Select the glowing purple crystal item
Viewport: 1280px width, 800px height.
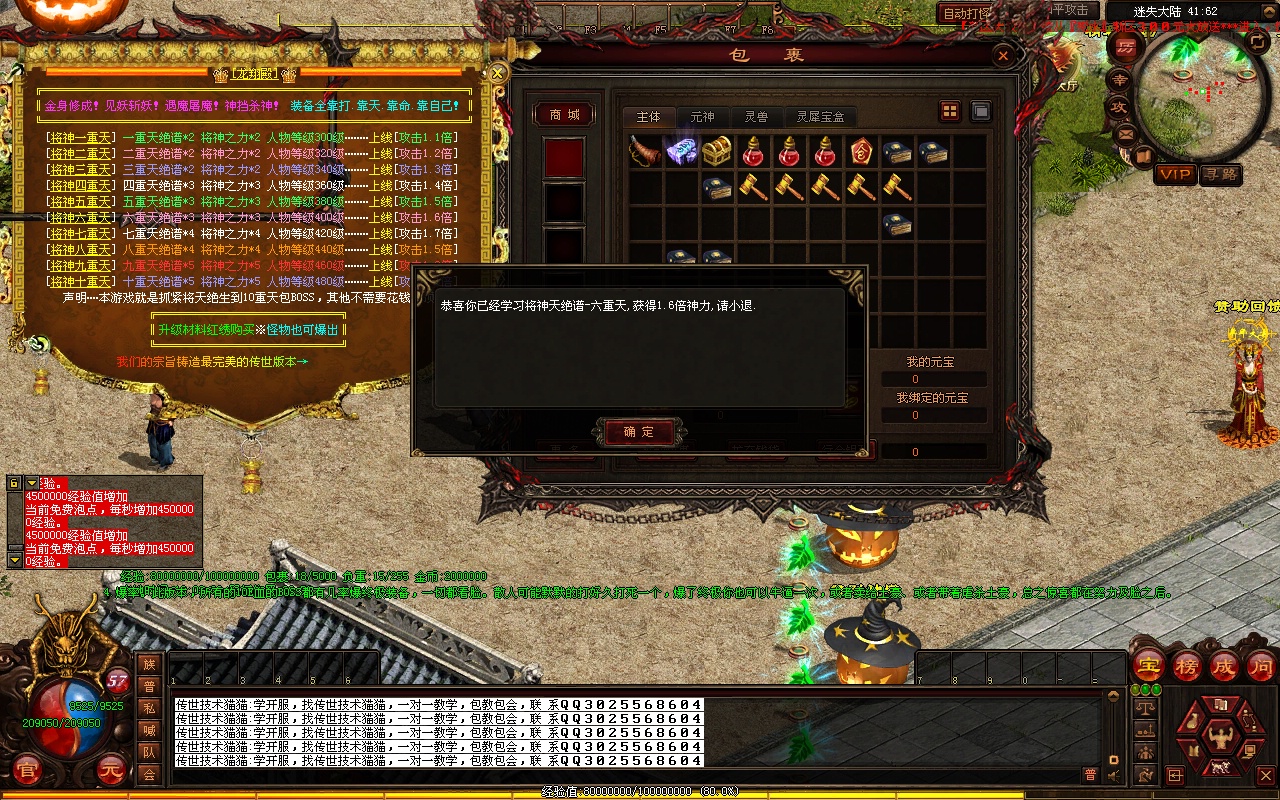(x=681, y=151)
